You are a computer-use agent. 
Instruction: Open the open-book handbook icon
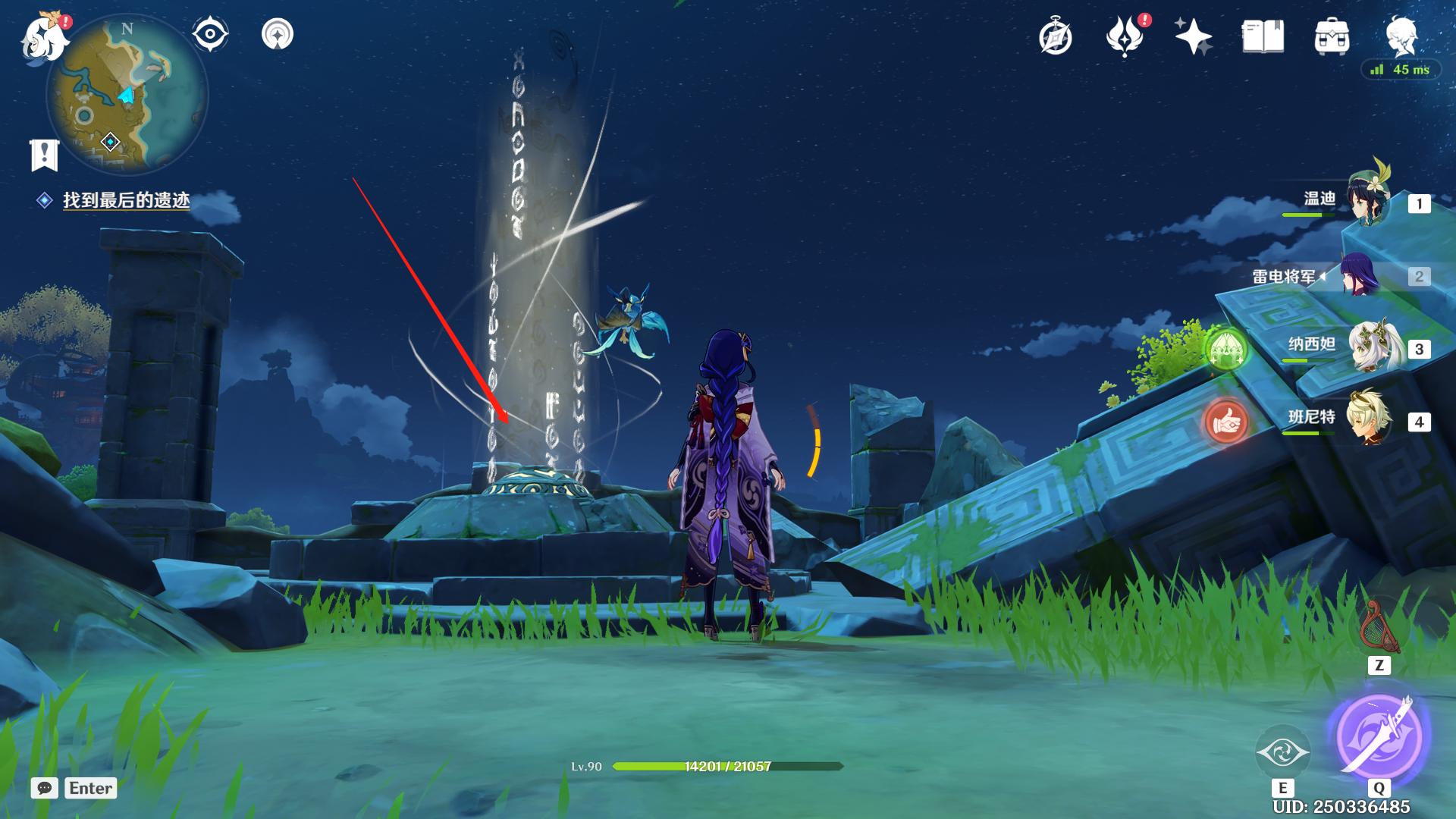pyautogui.click(x=1263, y=36)
